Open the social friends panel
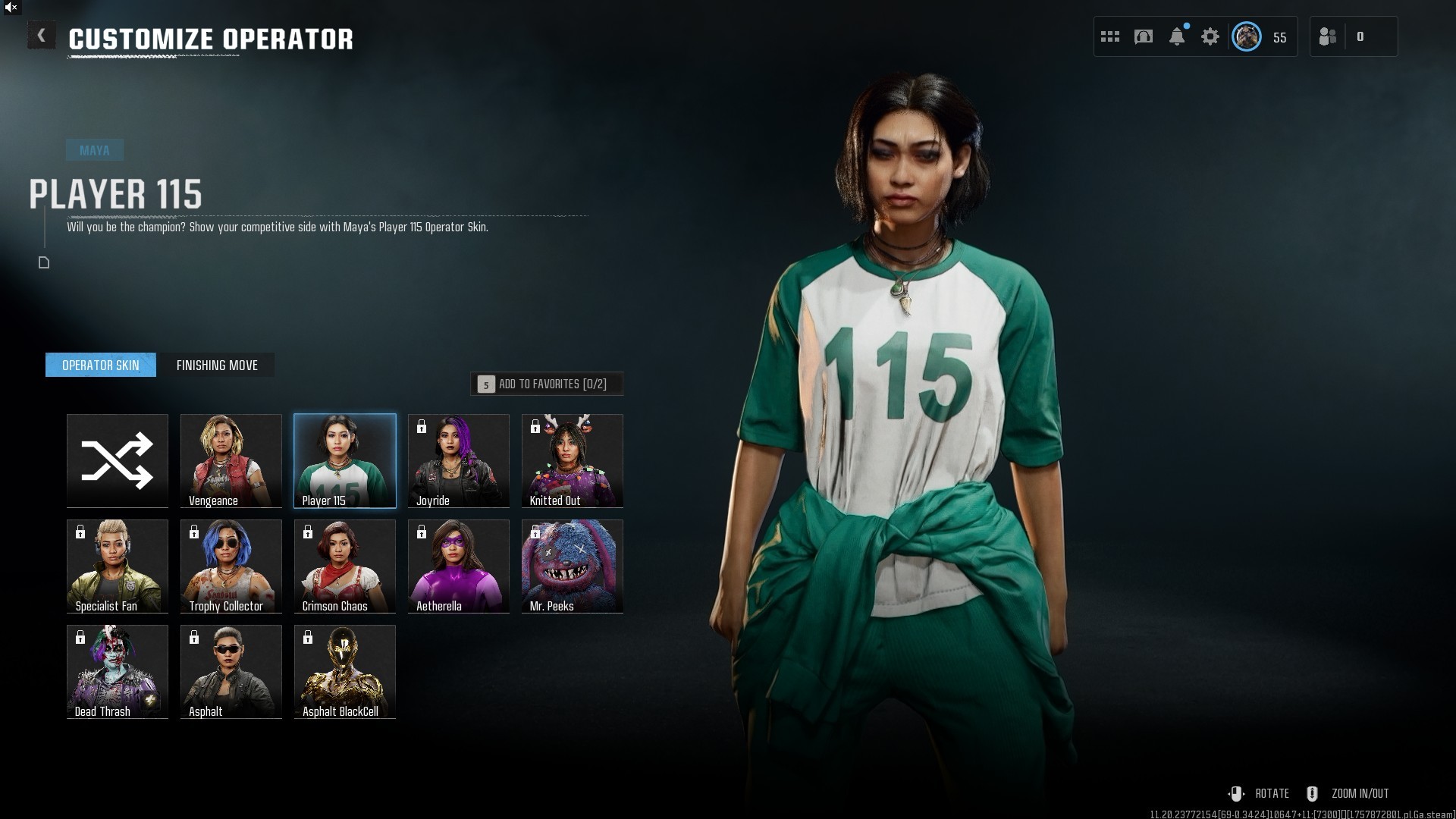Image resolution: width=1456 pixels, height=819 pixels. point(1329,36)
